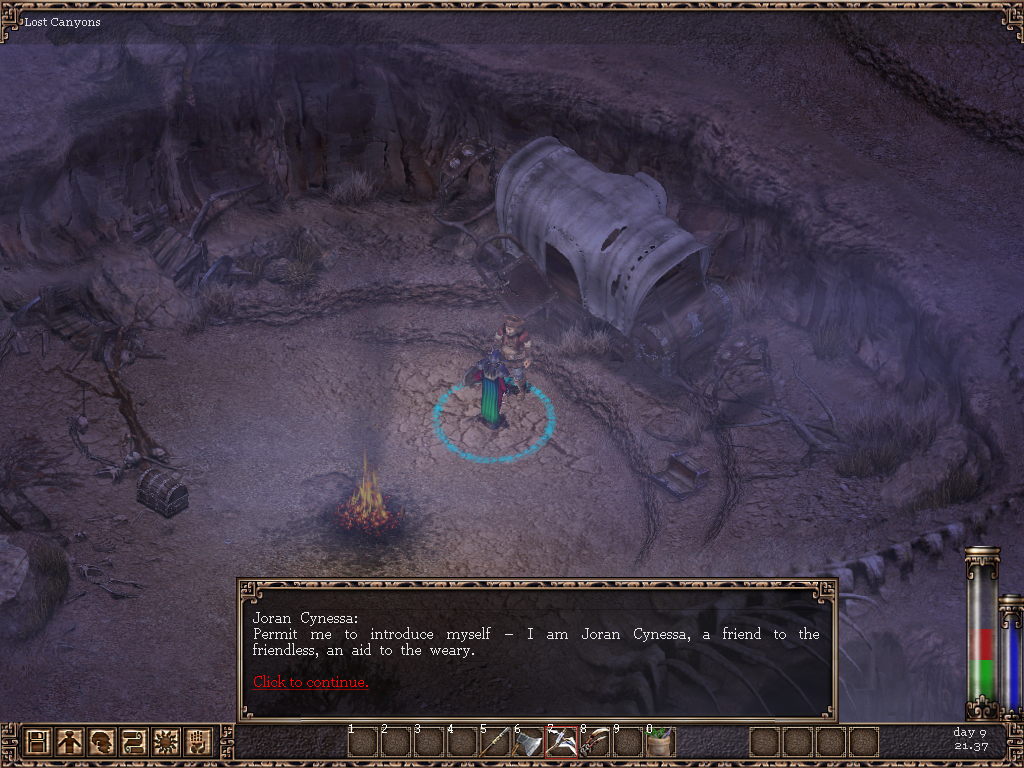The height and width of the screenshot is (768, 1024).
Task: Open the floppy disk save menu
Action: pyautogui.click(x=38, y=742)
